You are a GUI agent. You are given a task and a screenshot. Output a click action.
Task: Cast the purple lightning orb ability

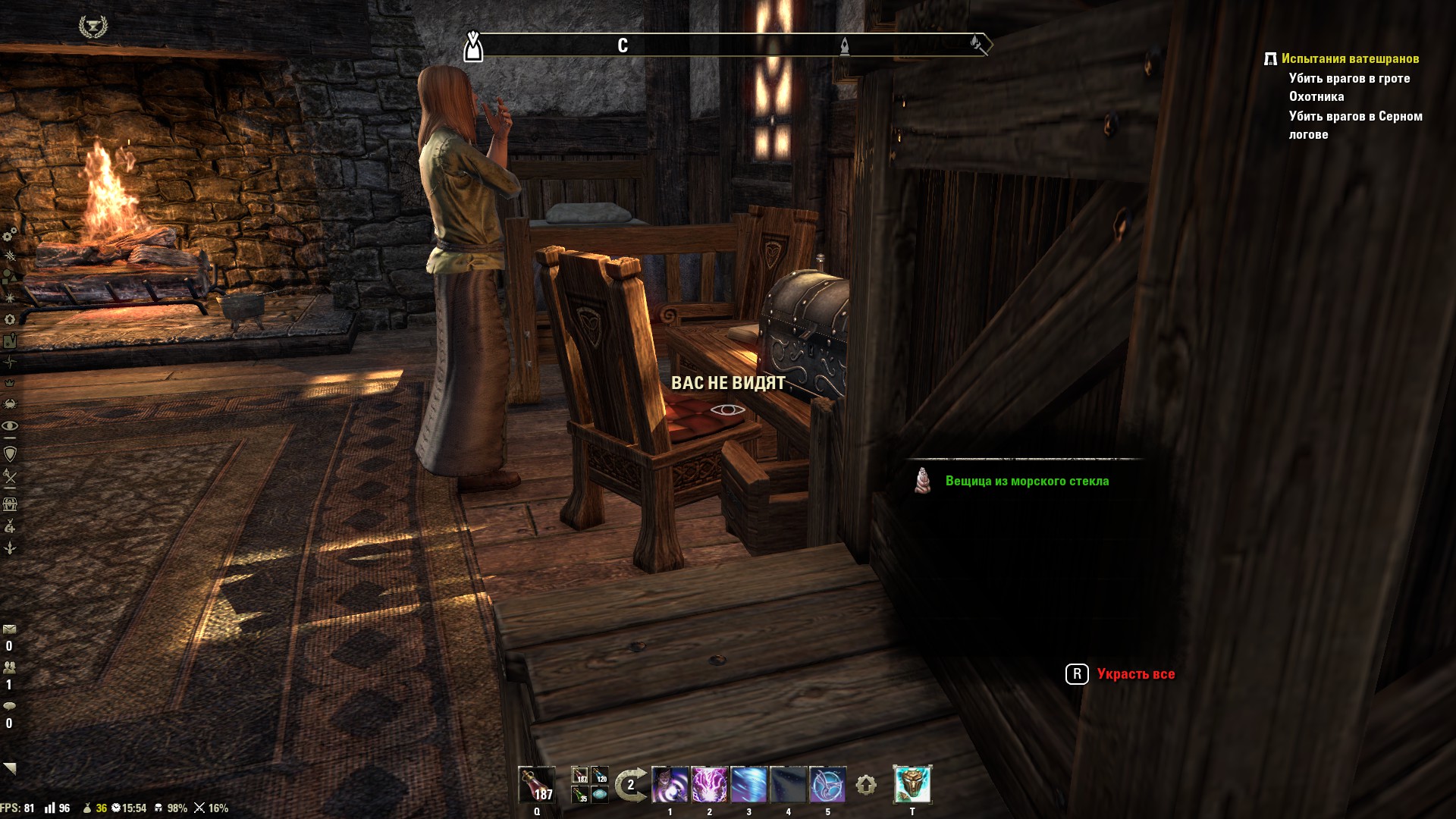[709, 785]
